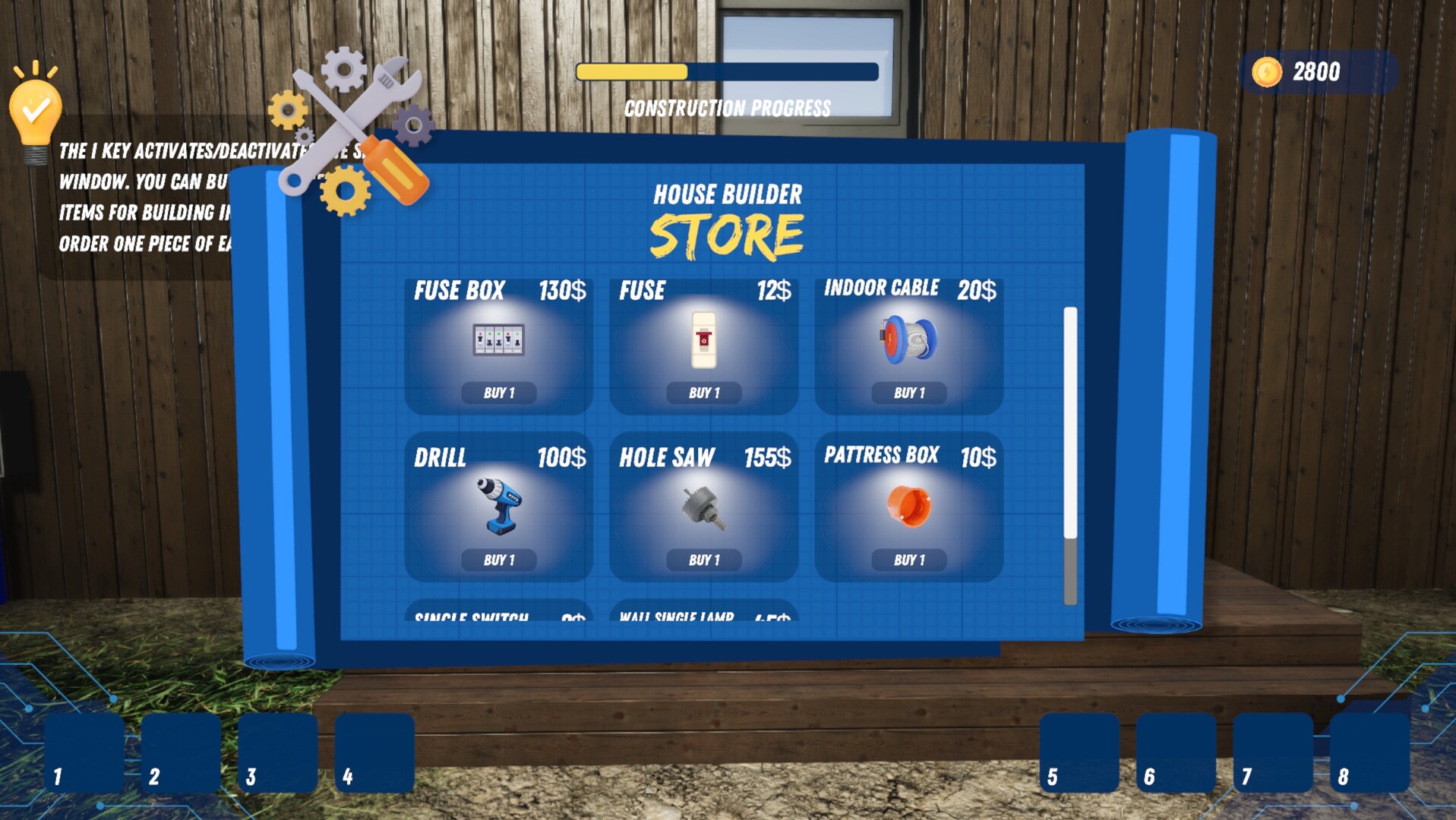
Task: Buy 1 Hole Saw
Action: click(703, 560)
